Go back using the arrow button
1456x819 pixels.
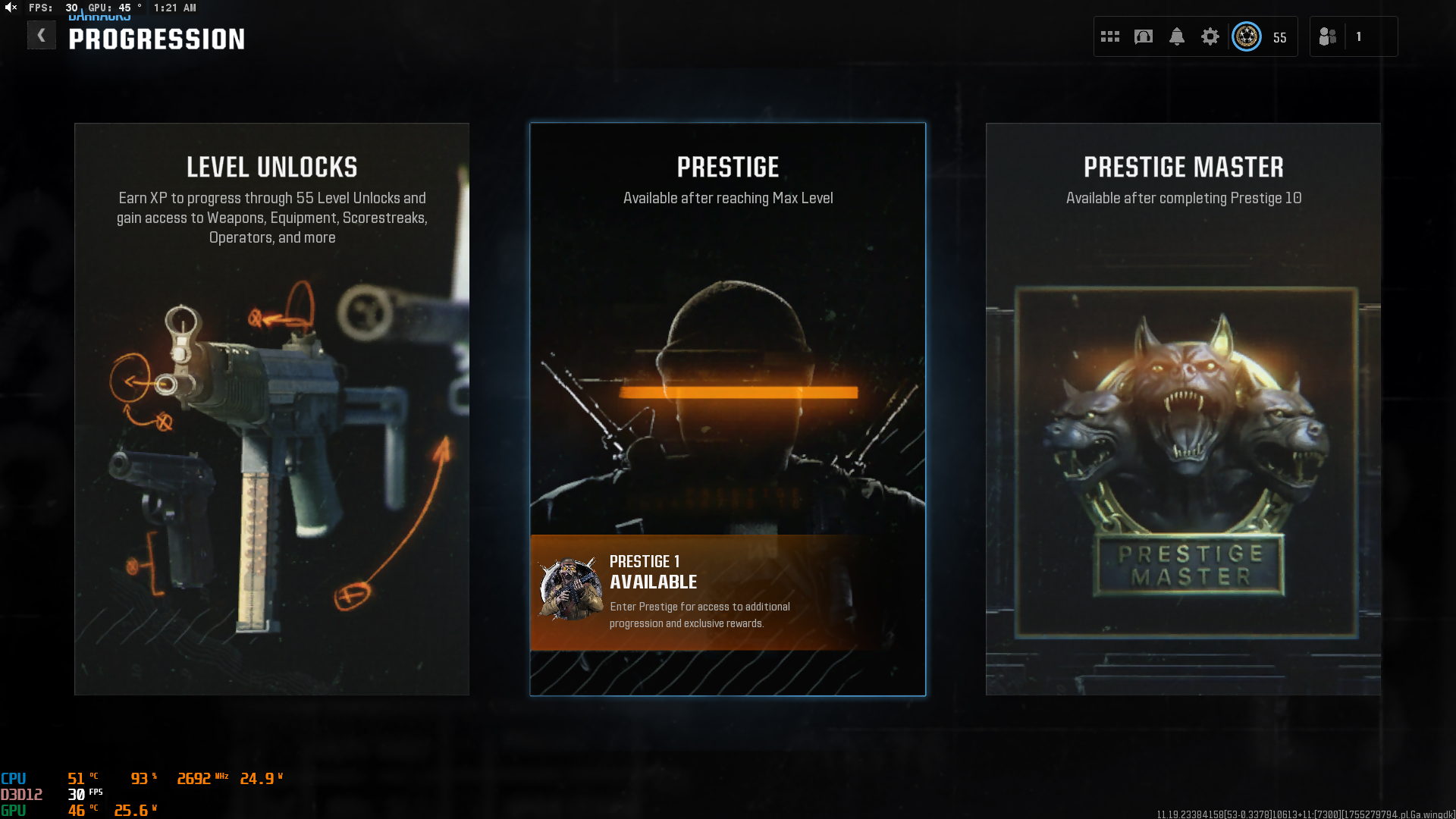pos(42,36)
